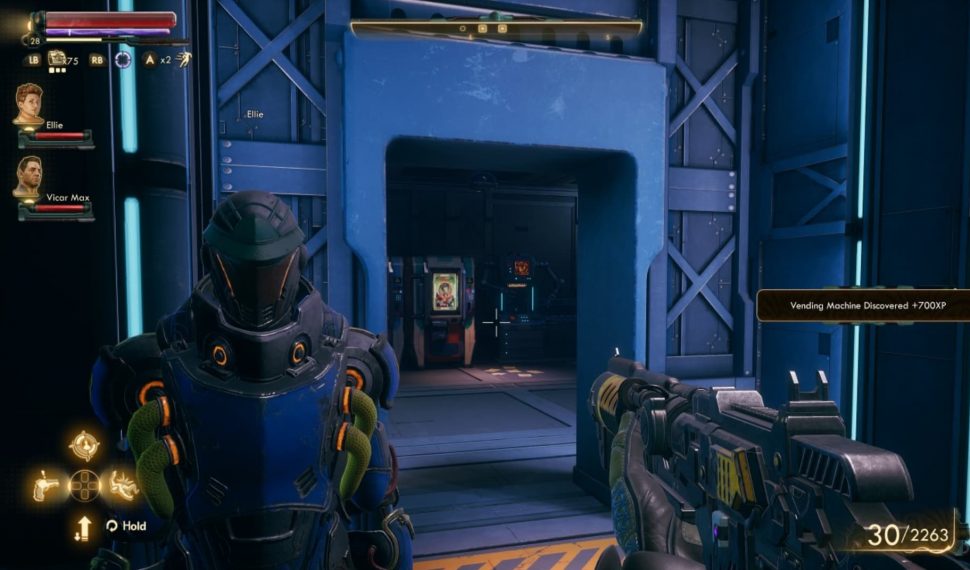The width and height of the screenshot is (970, 570).
Task: Activate the sprinting figure ability icon
Action: [183, 59]
